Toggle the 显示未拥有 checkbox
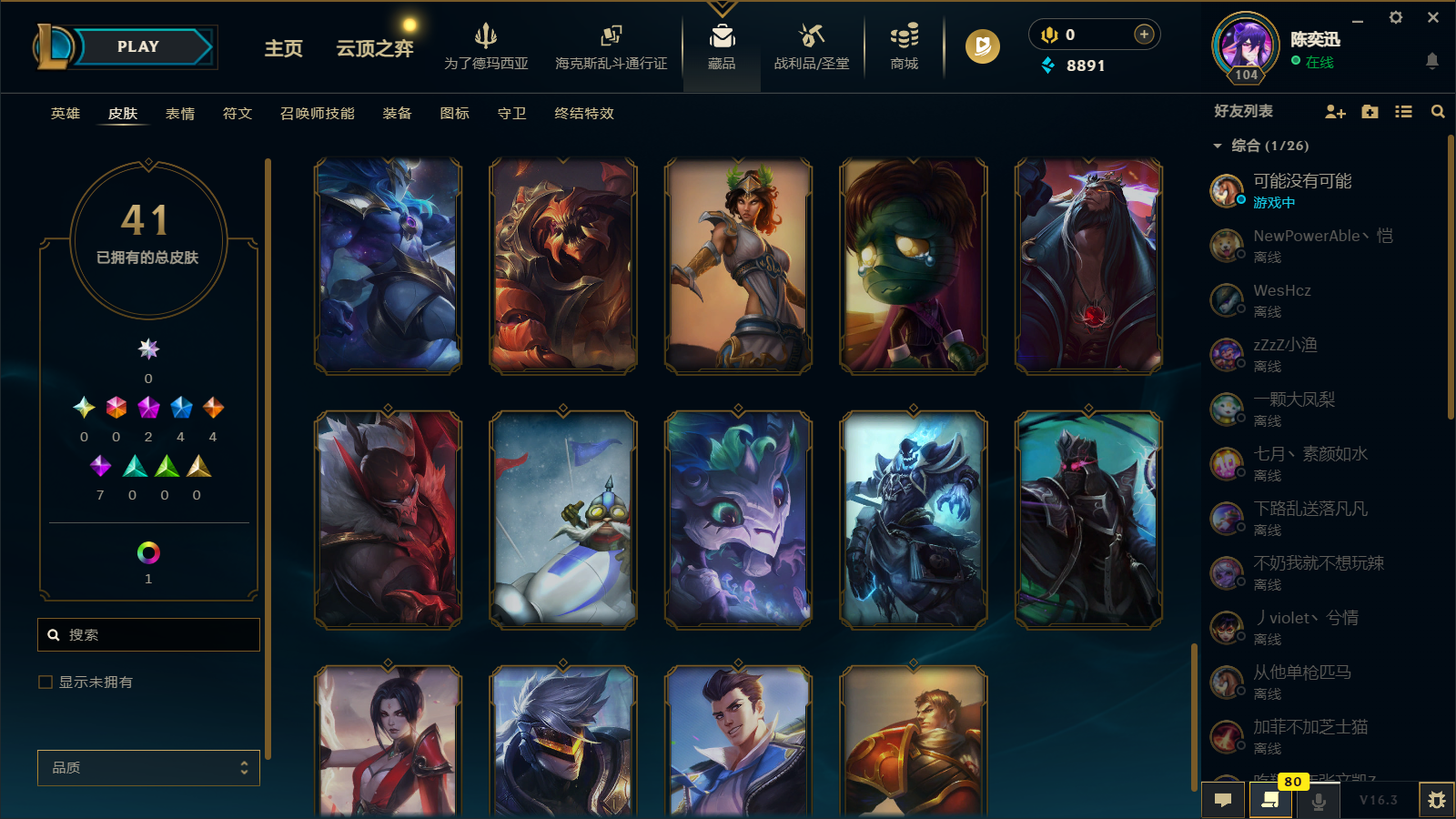 point(45,682)
